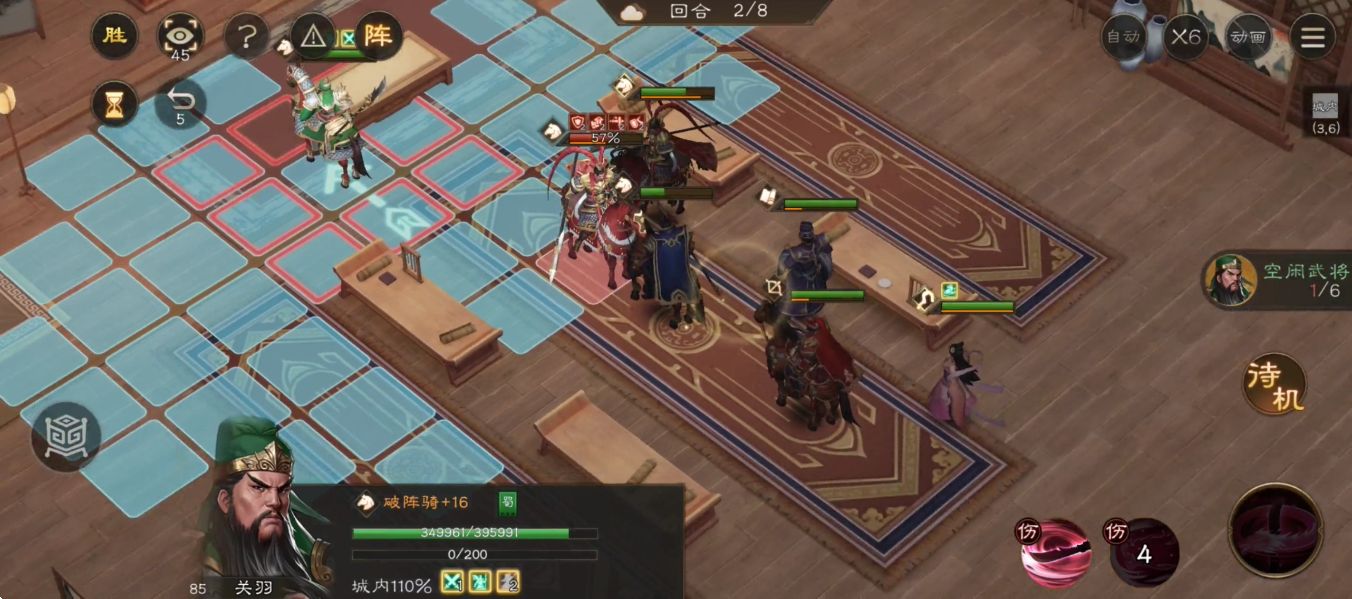Activate the pink swirling slash skill
Viewport: 1352px width, 599px height.
pos(1055,551)
